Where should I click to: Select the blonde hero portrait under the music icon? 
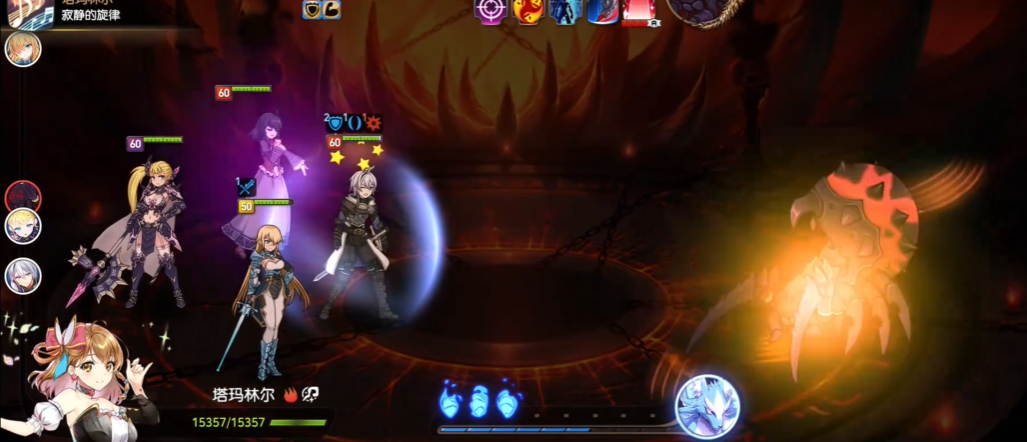(23, 48)
